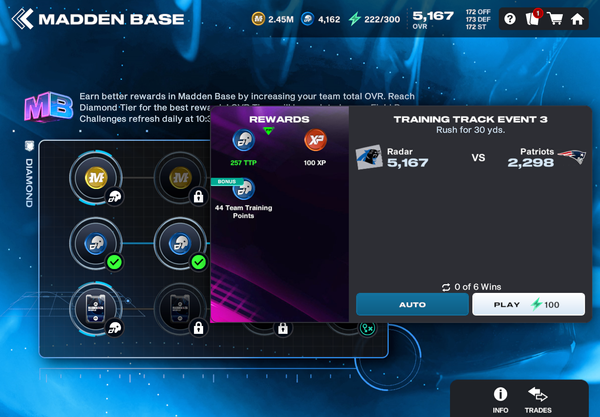This screenshot has height=417, width=600.
Task: Open the card sets icon with notification
Action: [x=532, y=19]
